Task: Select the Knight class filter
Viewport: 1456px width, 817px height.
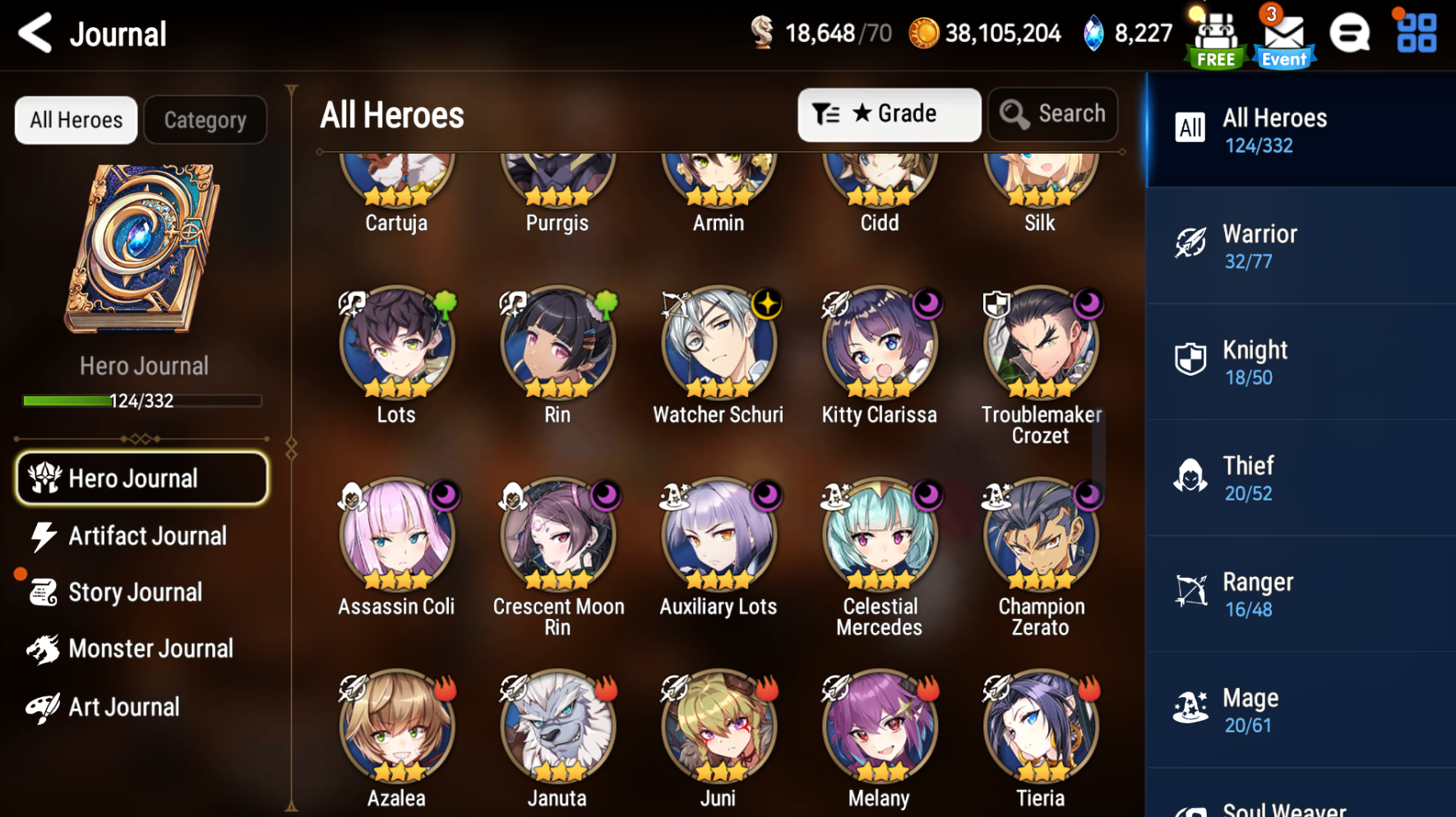Action: 1299,362
